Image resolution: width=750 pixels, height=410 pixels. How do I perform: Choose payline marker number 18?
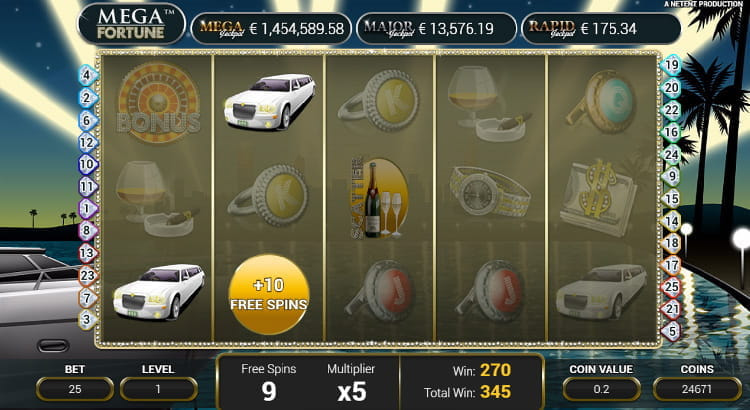[672, 242]
